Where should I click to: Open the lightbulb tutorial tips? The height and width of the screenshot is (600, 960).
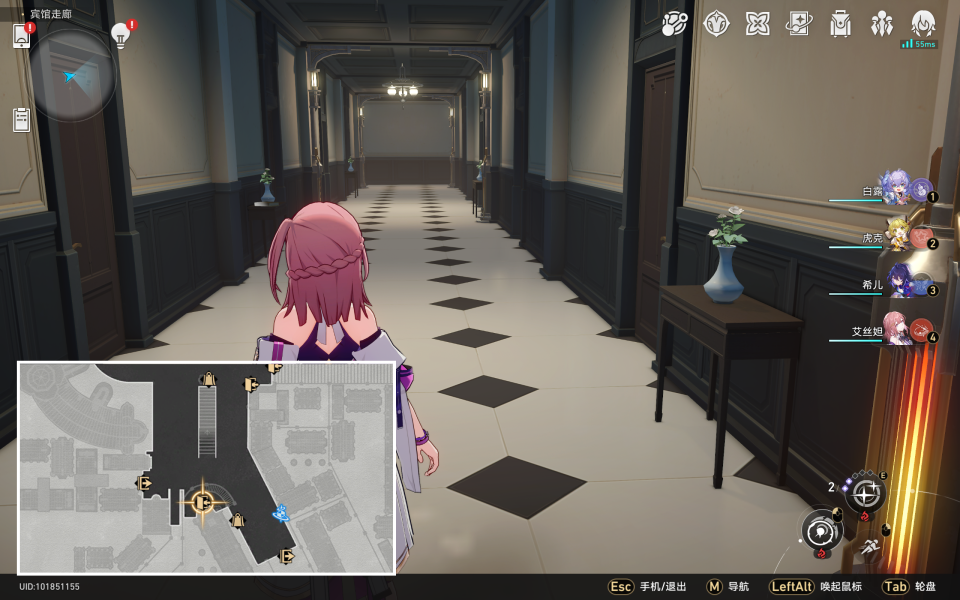(x=121, y=36)
